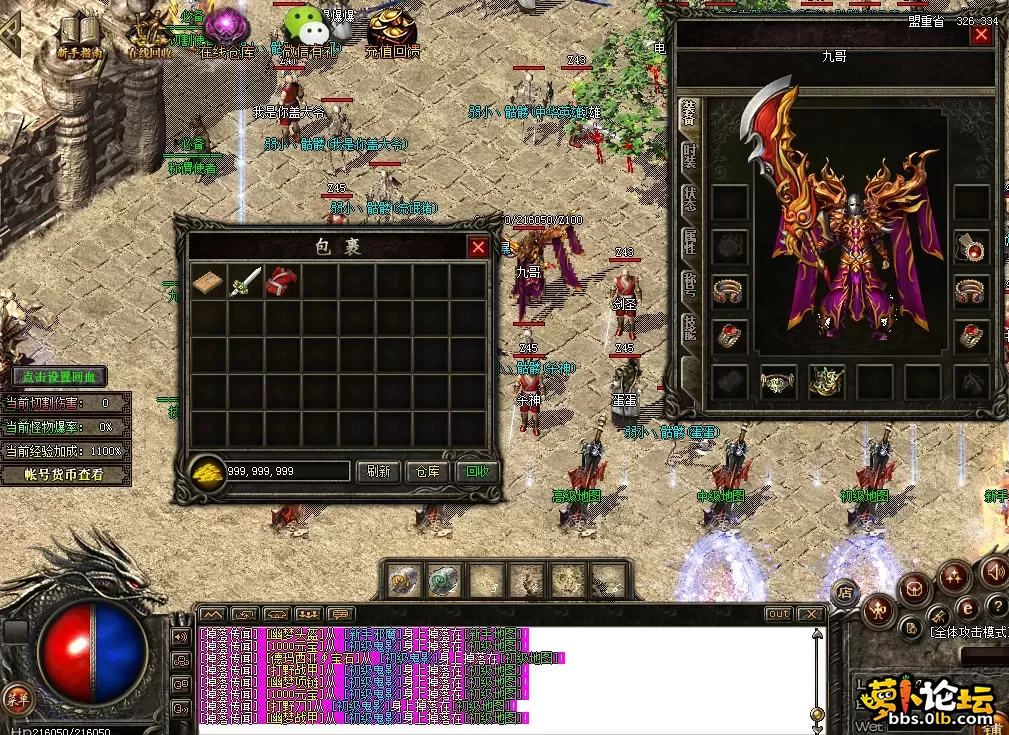Open the 仓库 warehouse from the bag
The image size is (1009, 735).
427,472
